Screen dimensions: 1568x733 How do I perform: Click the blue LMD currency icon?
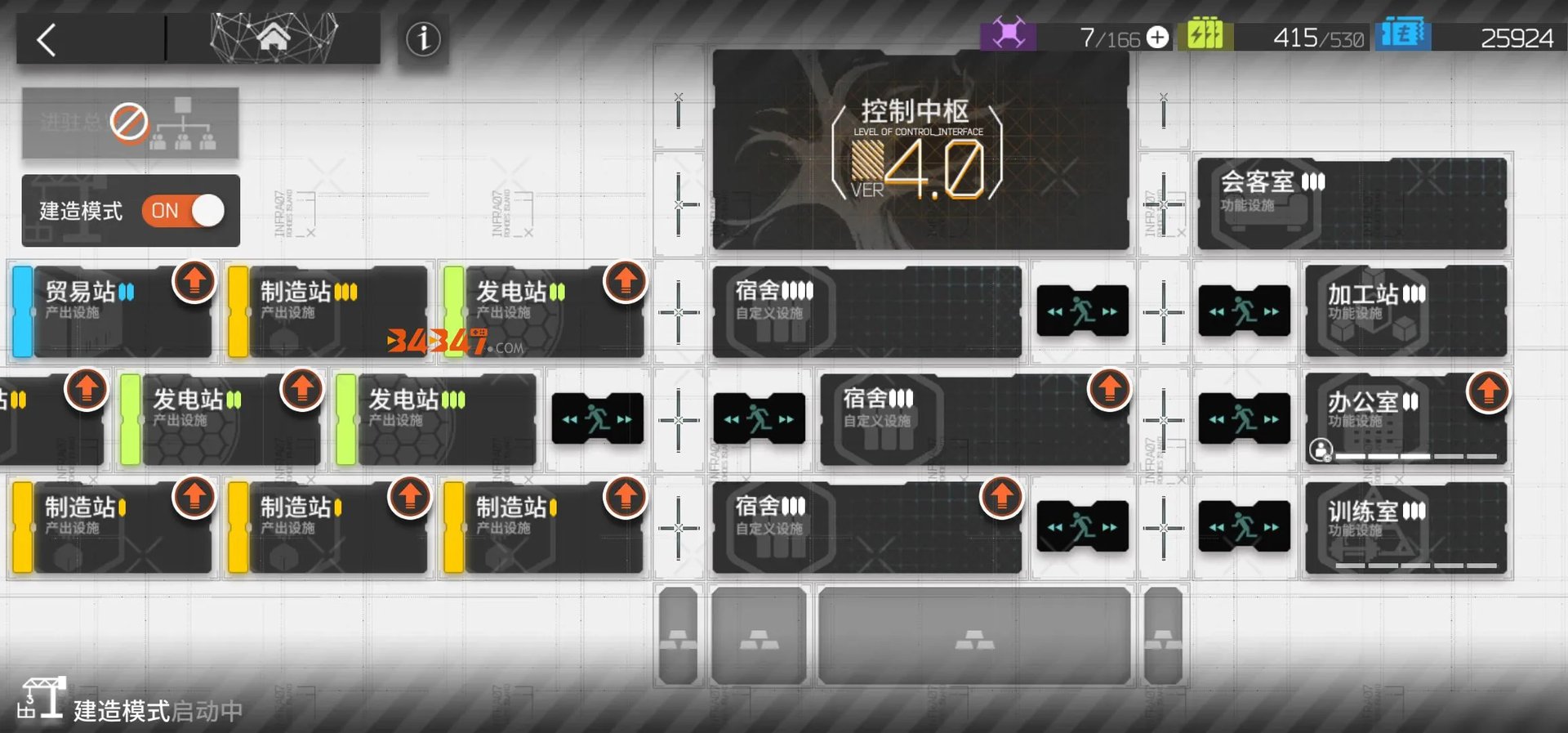[1405, 36]
